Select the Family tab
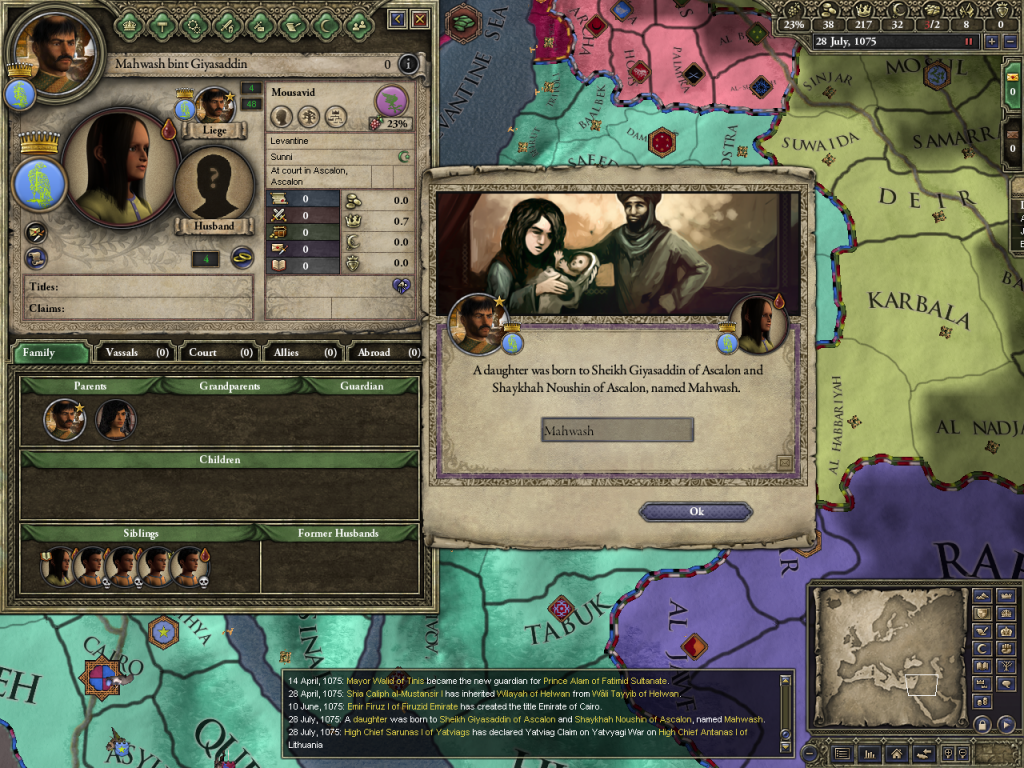1024x768 pixels. (x=50, y=352)
